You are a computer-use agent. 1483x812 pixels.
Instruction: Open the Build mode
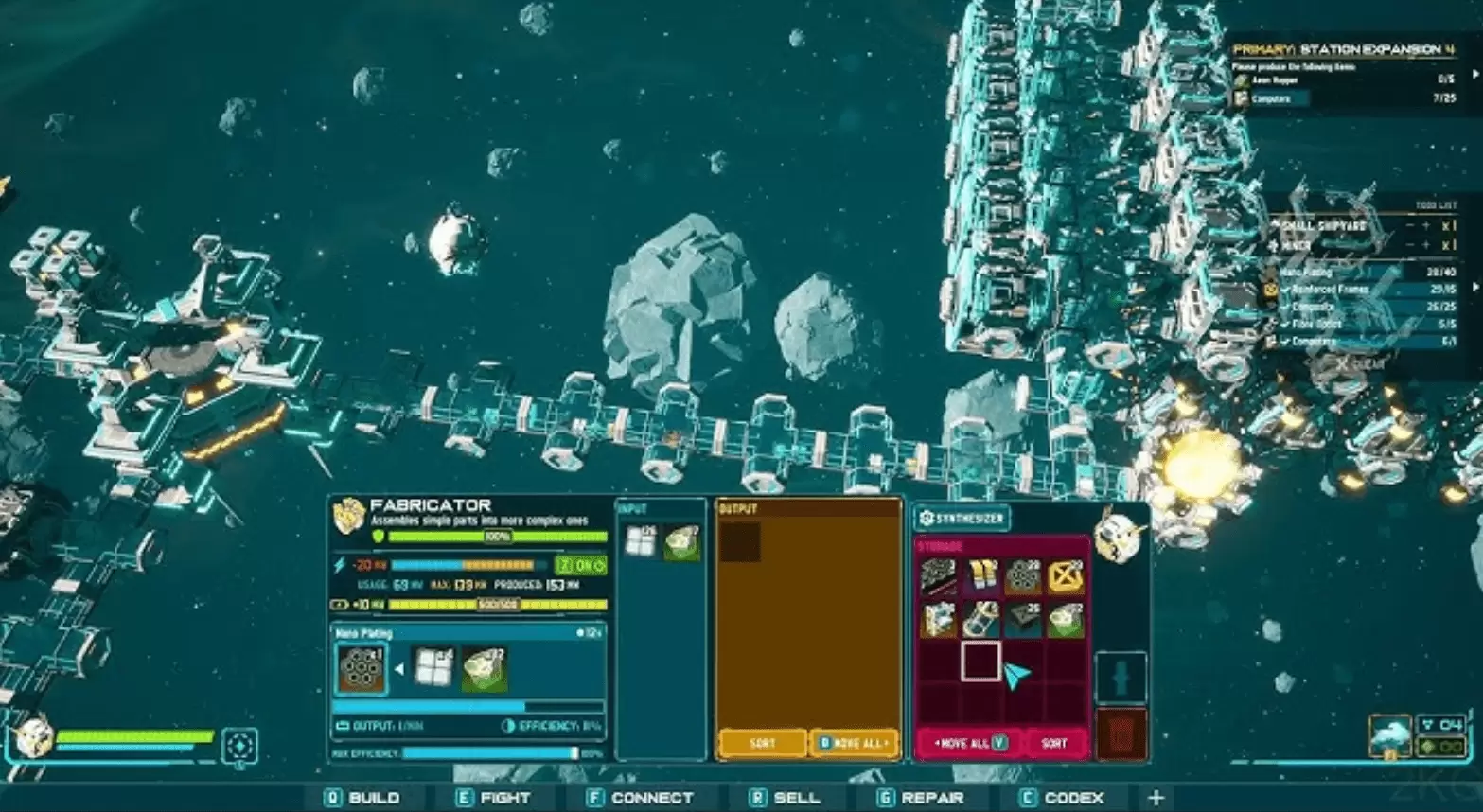tap(362, 798)
